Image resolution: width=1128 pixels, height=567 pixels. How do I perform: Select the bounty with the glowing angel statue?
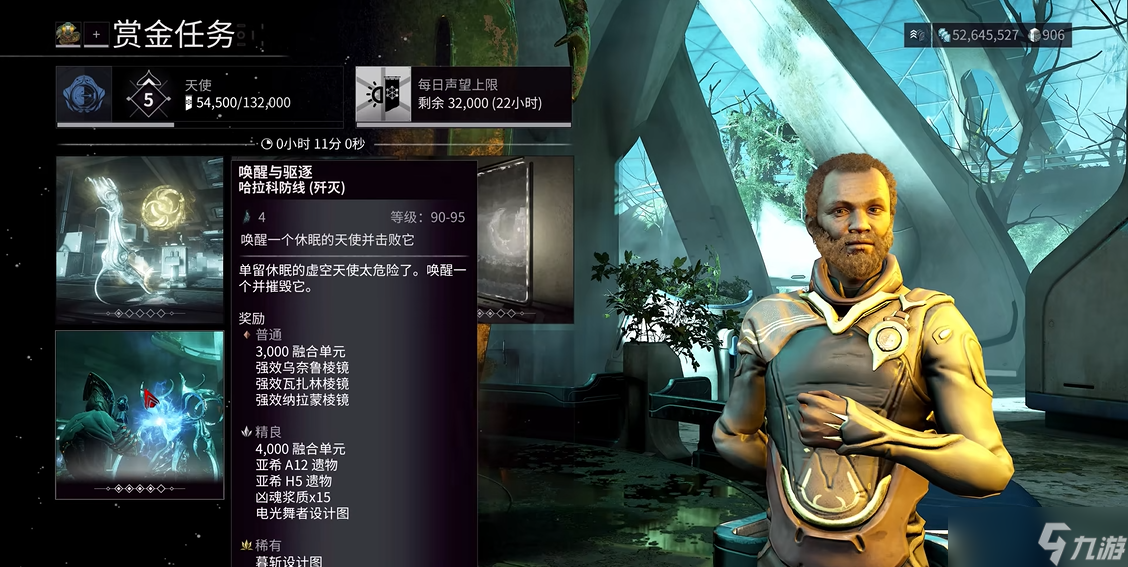coord(139,239)
